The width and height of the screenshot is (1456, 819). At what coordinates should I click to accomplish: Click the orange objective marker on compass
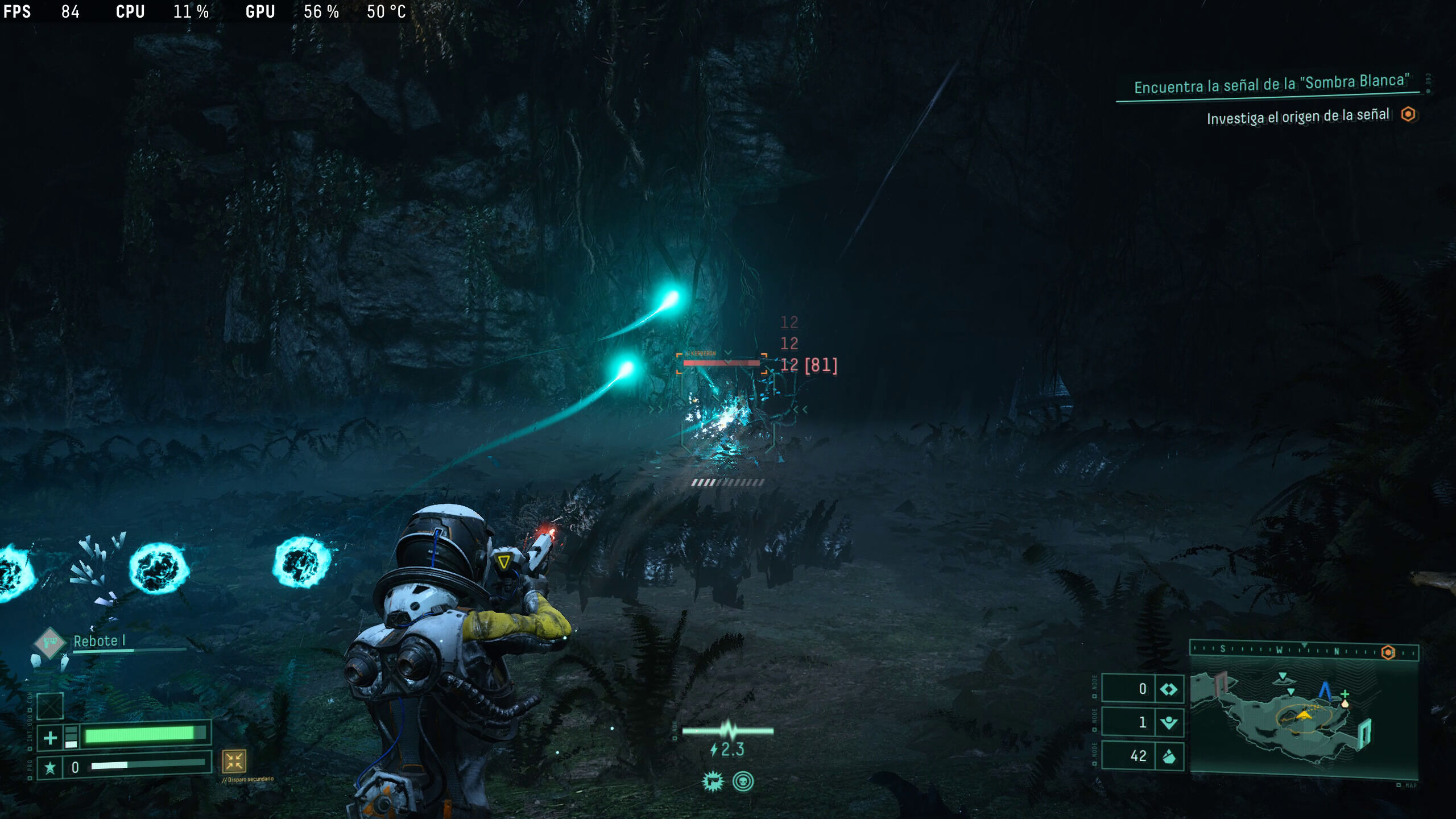[x=1388, y=652]
